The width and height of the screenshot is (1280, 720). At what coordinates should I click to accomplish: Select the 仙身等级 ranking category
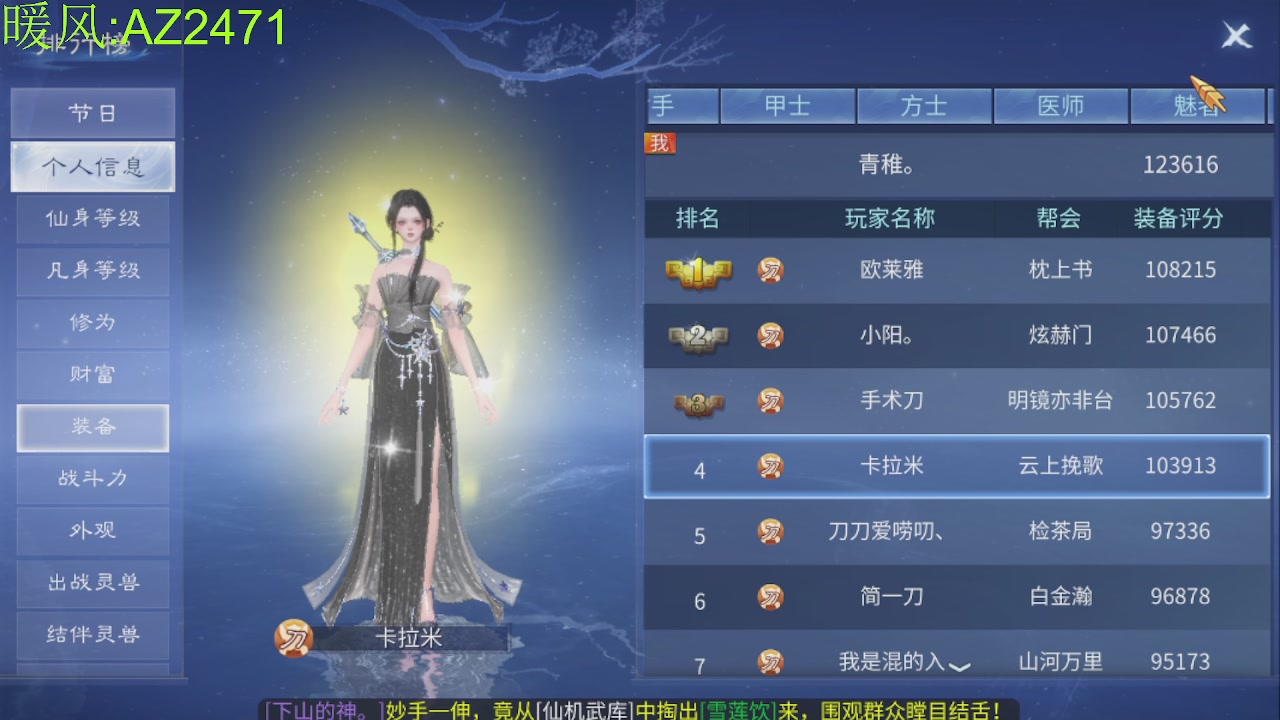point(93,218)
